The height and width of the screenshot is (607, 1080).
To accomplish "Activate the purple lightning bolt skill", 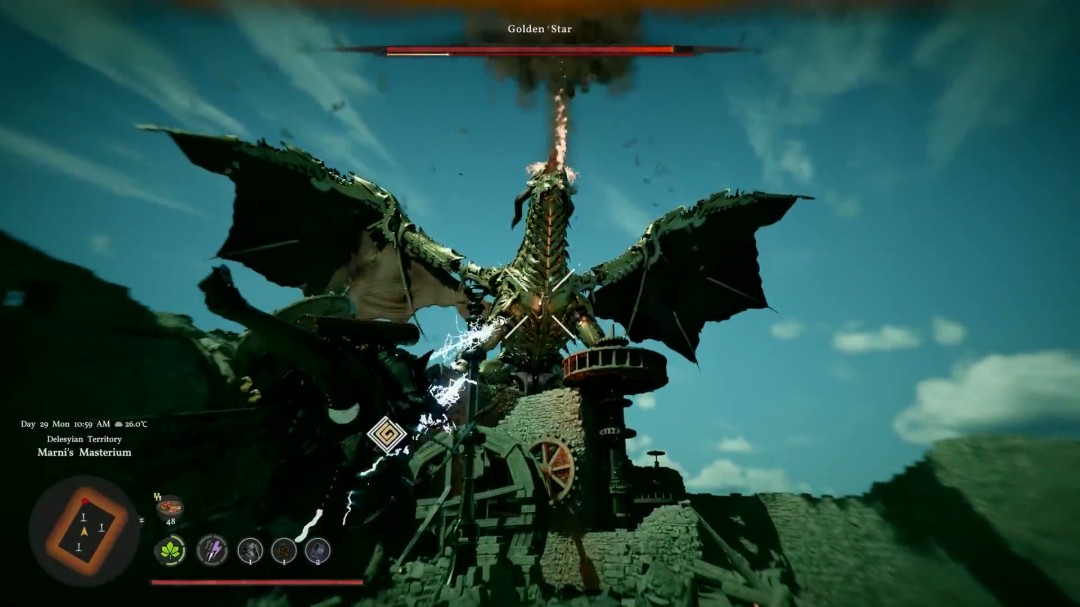I will coord(211,550).
